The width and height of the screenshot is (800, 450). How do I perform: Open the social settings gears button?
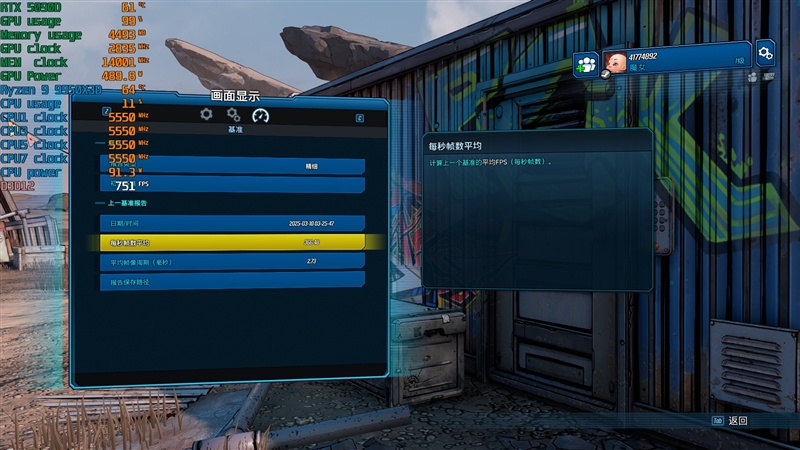click(x=765, y=52)
